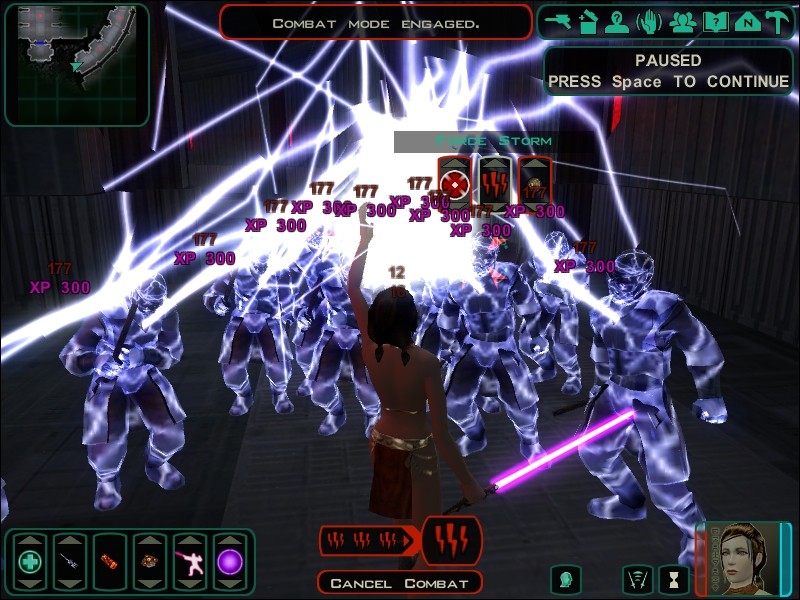This screenshot has width=800, height=600.
Task: Click the minimap
Action: click(77, 63)
